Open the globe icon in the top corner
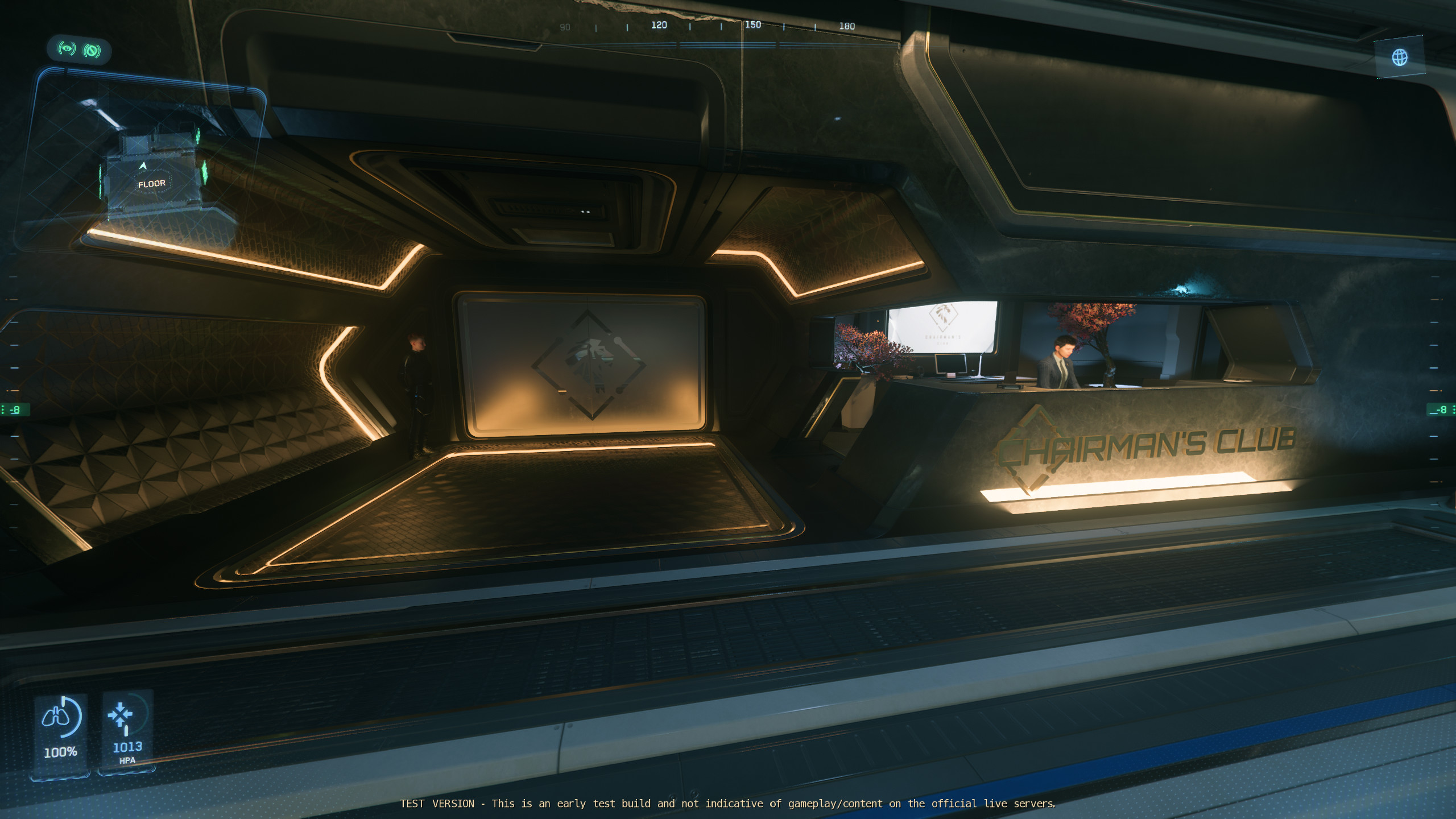This screenshot has height=819, width=1456. pyautogui.click(x=1400, y=57)
